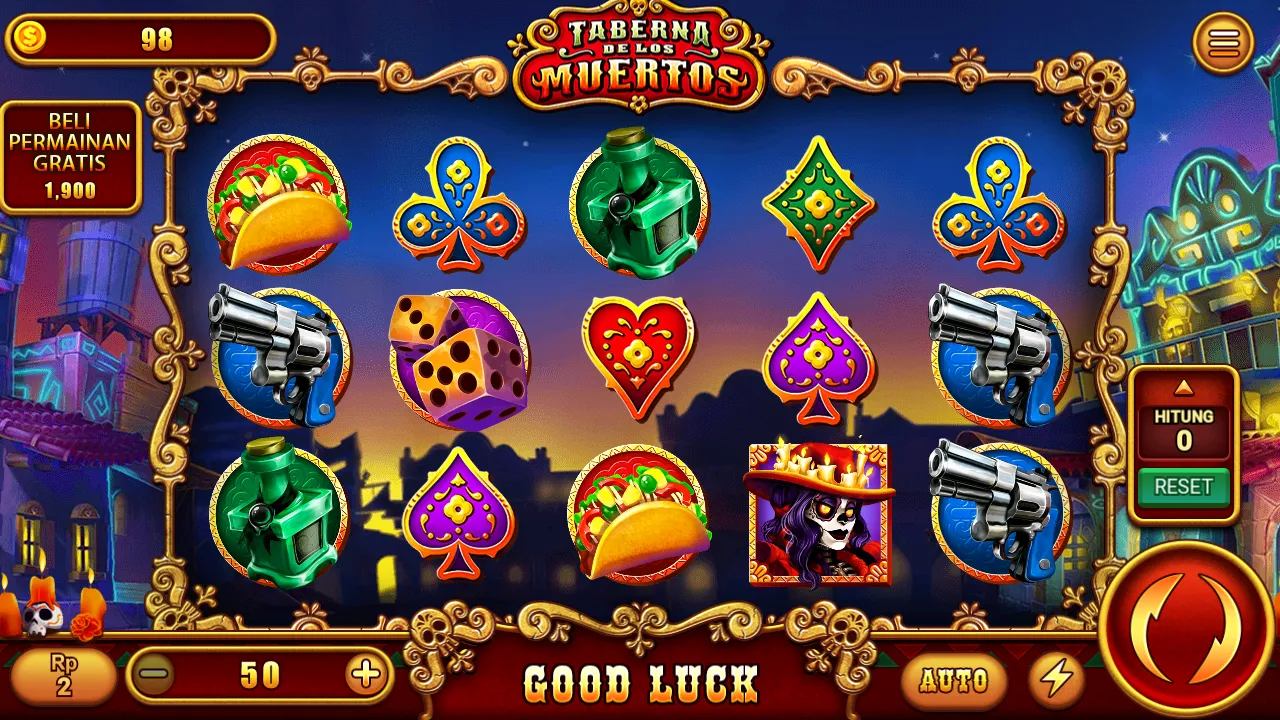1280x720 pixels.
Task: Click the Rp 2 denomination button
Action: click(63, 675)
